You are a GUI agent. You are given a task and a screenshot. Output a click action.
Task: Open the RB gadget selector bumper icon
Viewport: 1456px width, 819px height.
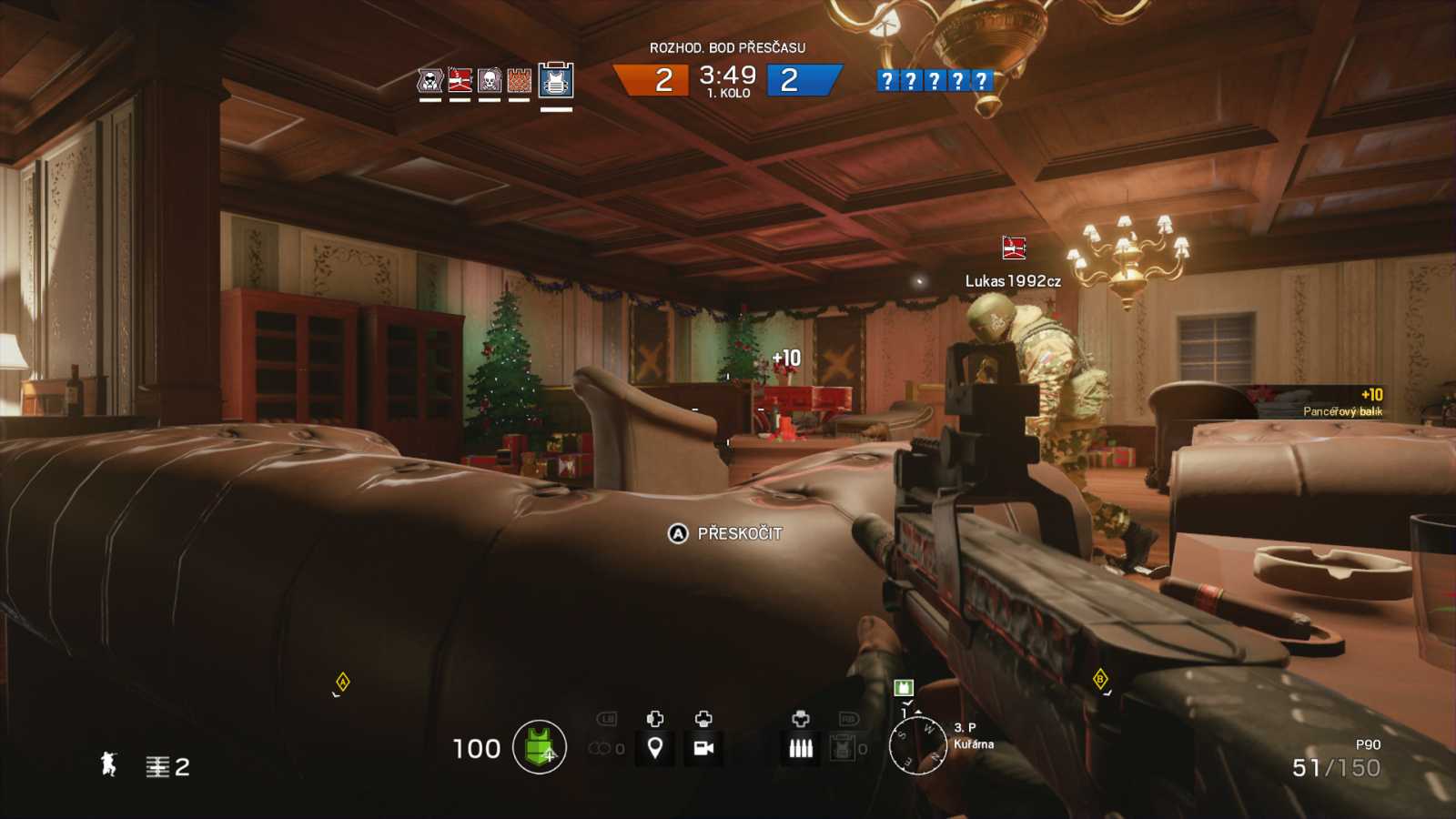[x=850, y=720]
